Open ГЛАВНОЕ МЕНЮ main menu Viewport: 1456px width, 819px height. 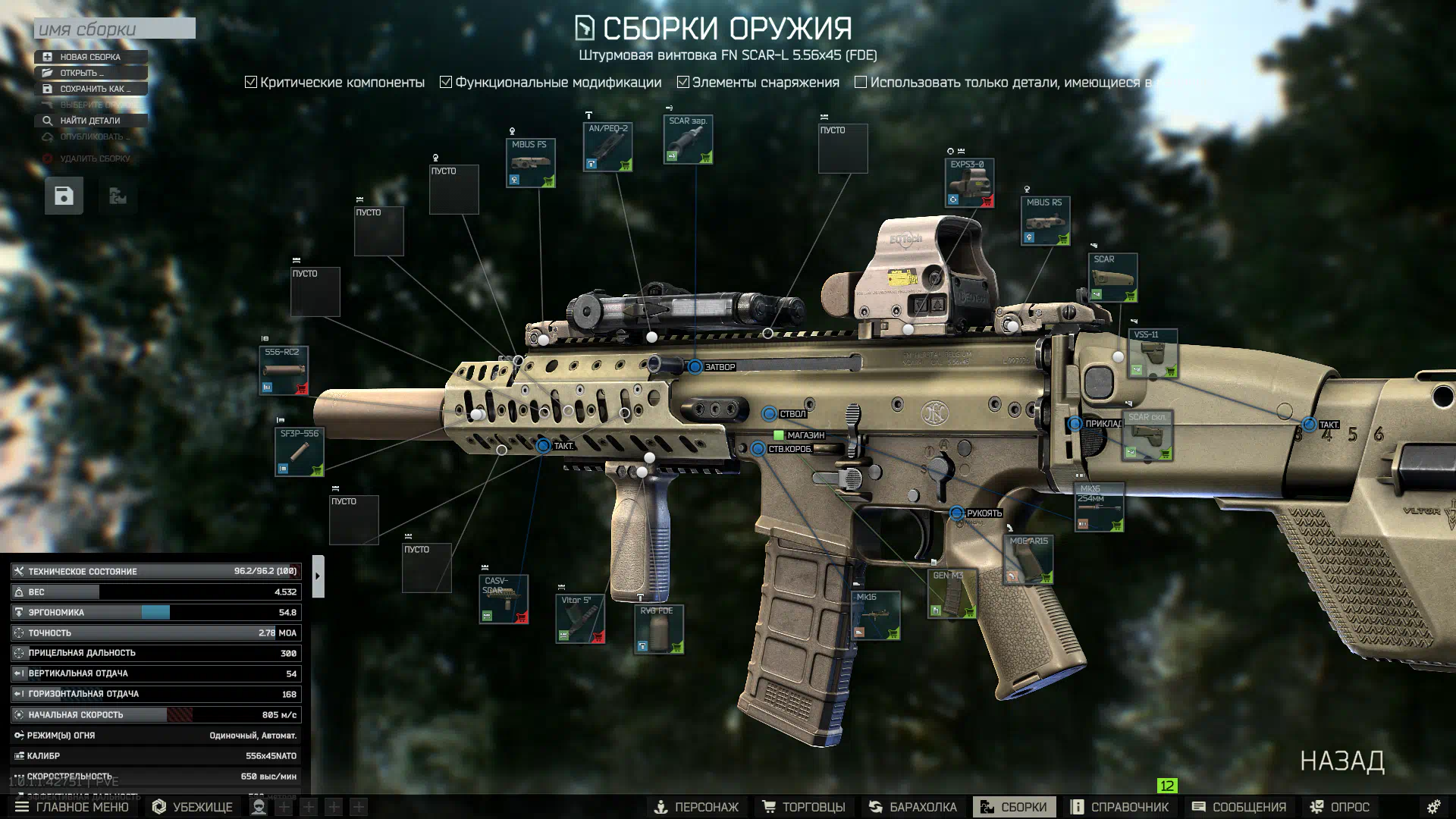pyautogui.click(x=72, y=807)
